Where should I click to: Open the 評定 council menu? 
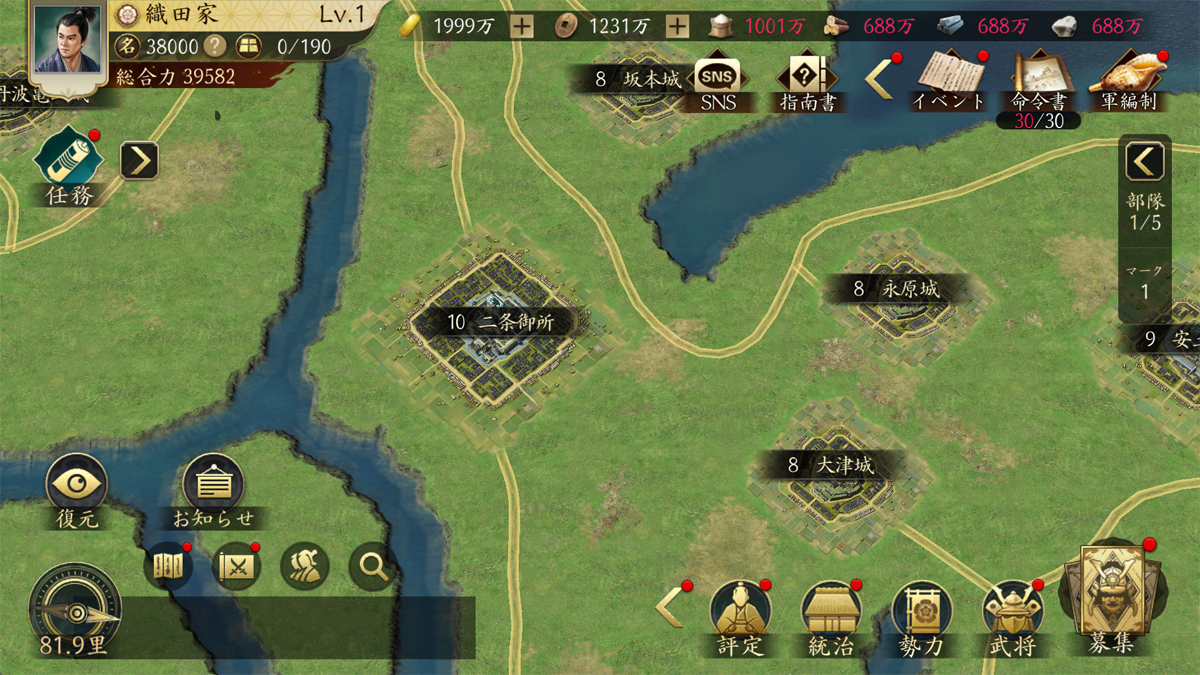point(740,612)
